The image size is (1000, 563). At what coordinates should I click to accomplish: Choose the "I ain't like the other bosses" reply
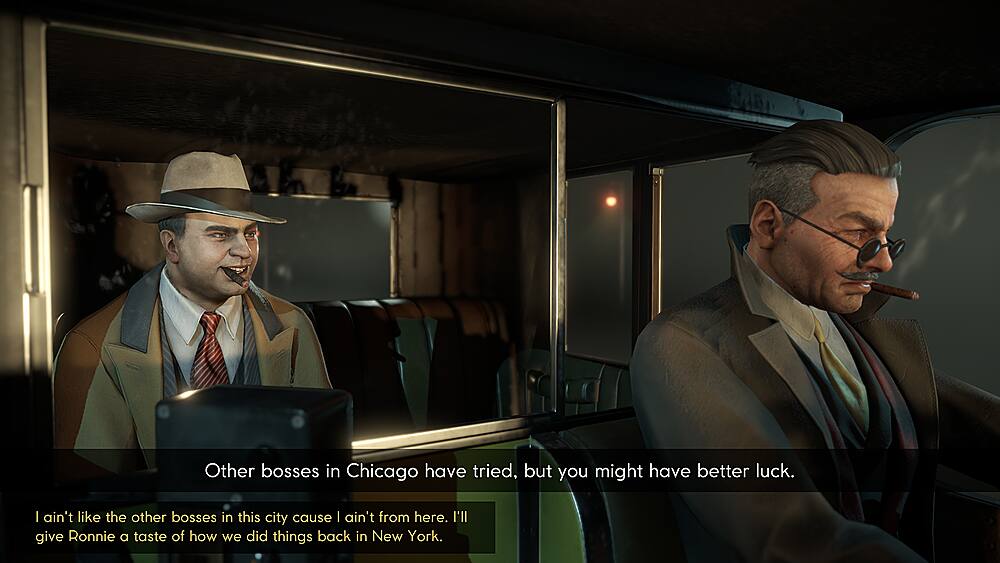pos(252,527)
